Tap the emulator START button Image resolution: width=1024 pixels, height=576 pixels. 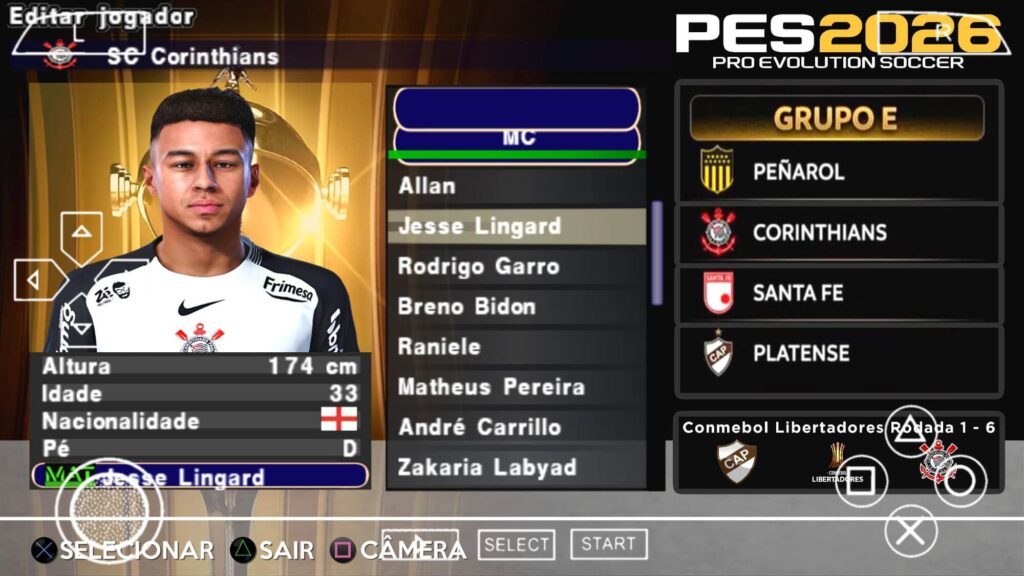click(608, 544)
